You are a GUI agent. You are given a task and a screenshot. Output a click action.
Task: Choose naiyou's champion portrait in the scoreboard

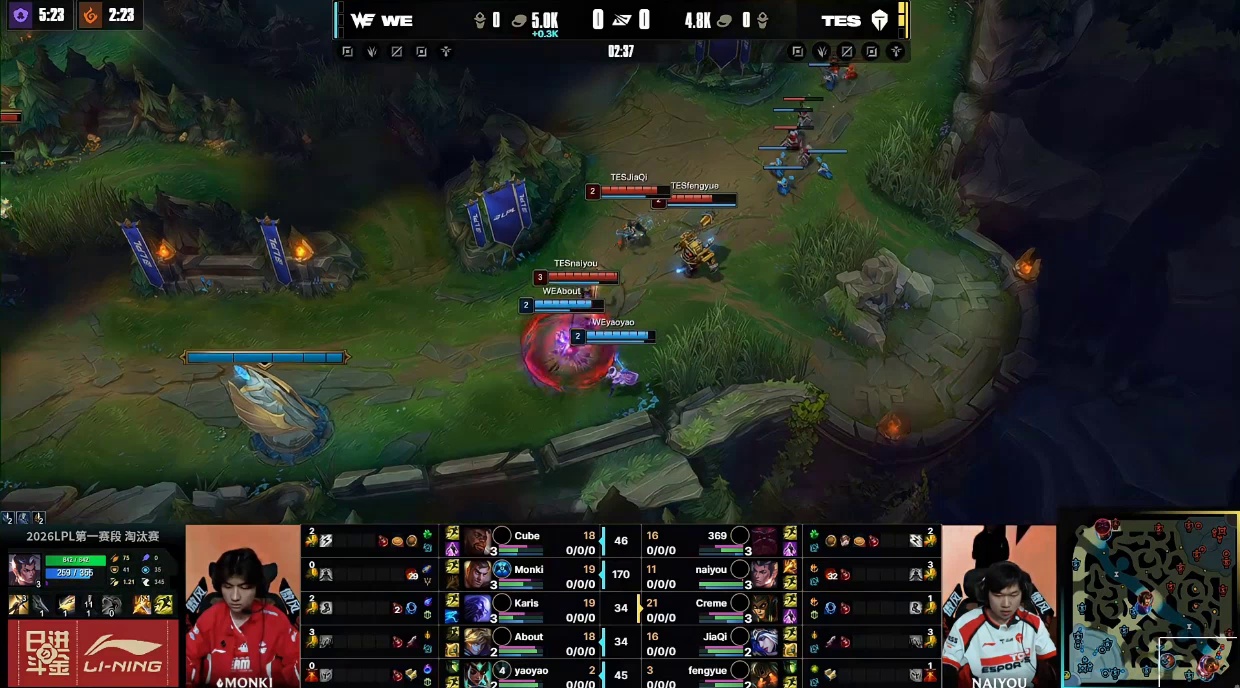click(765, 575)
